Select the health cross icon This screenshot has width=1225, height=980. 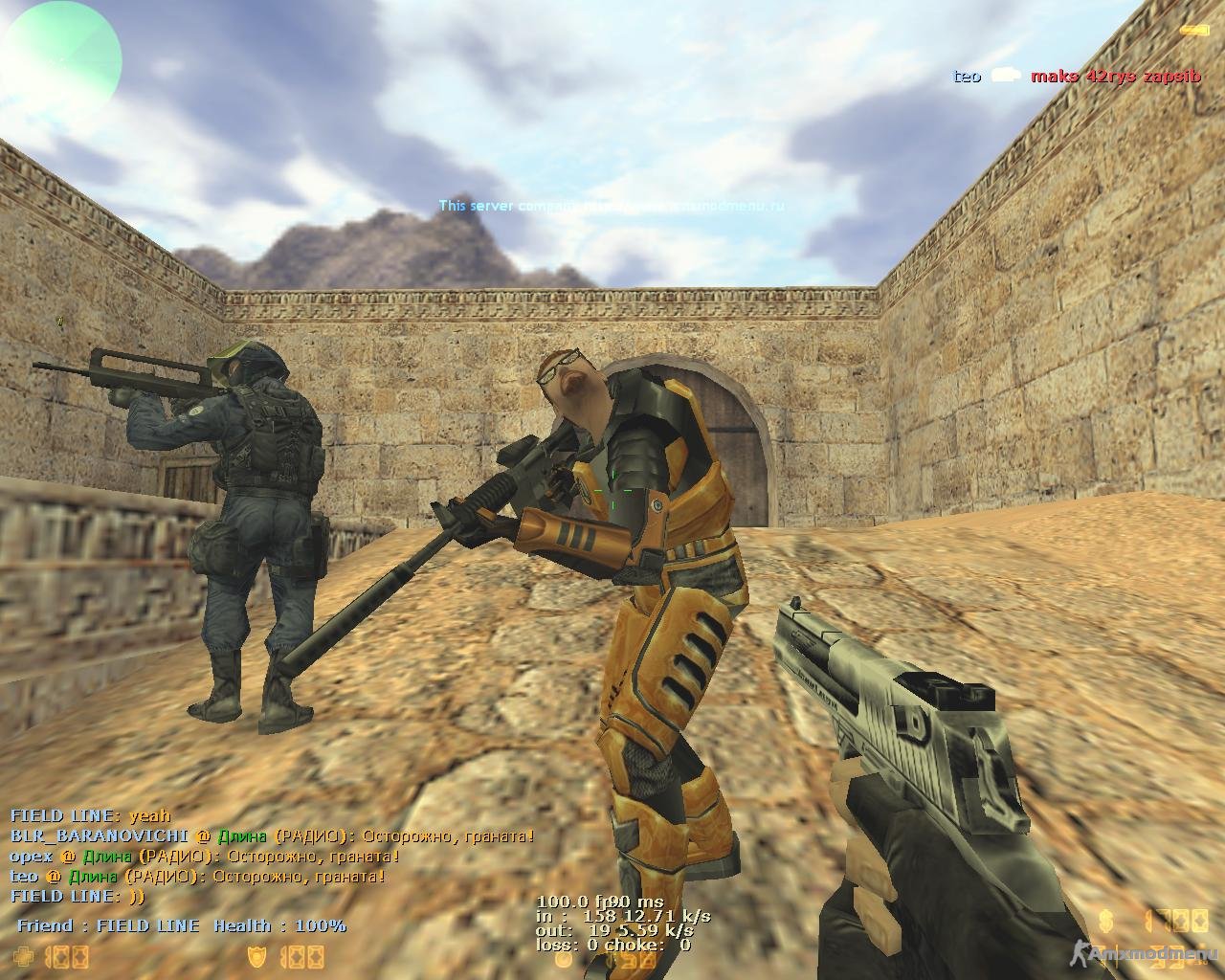[x=23, y=956]
